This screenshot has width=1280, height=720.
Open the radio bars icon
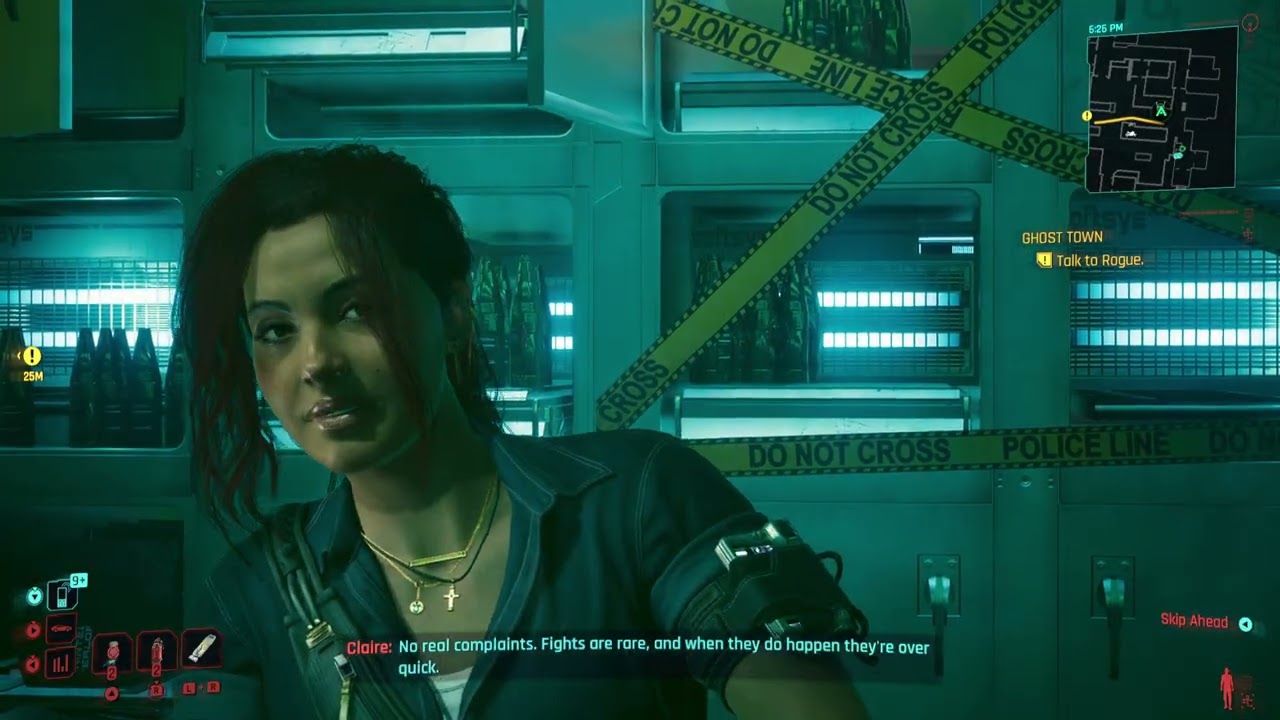coord(61,662)
